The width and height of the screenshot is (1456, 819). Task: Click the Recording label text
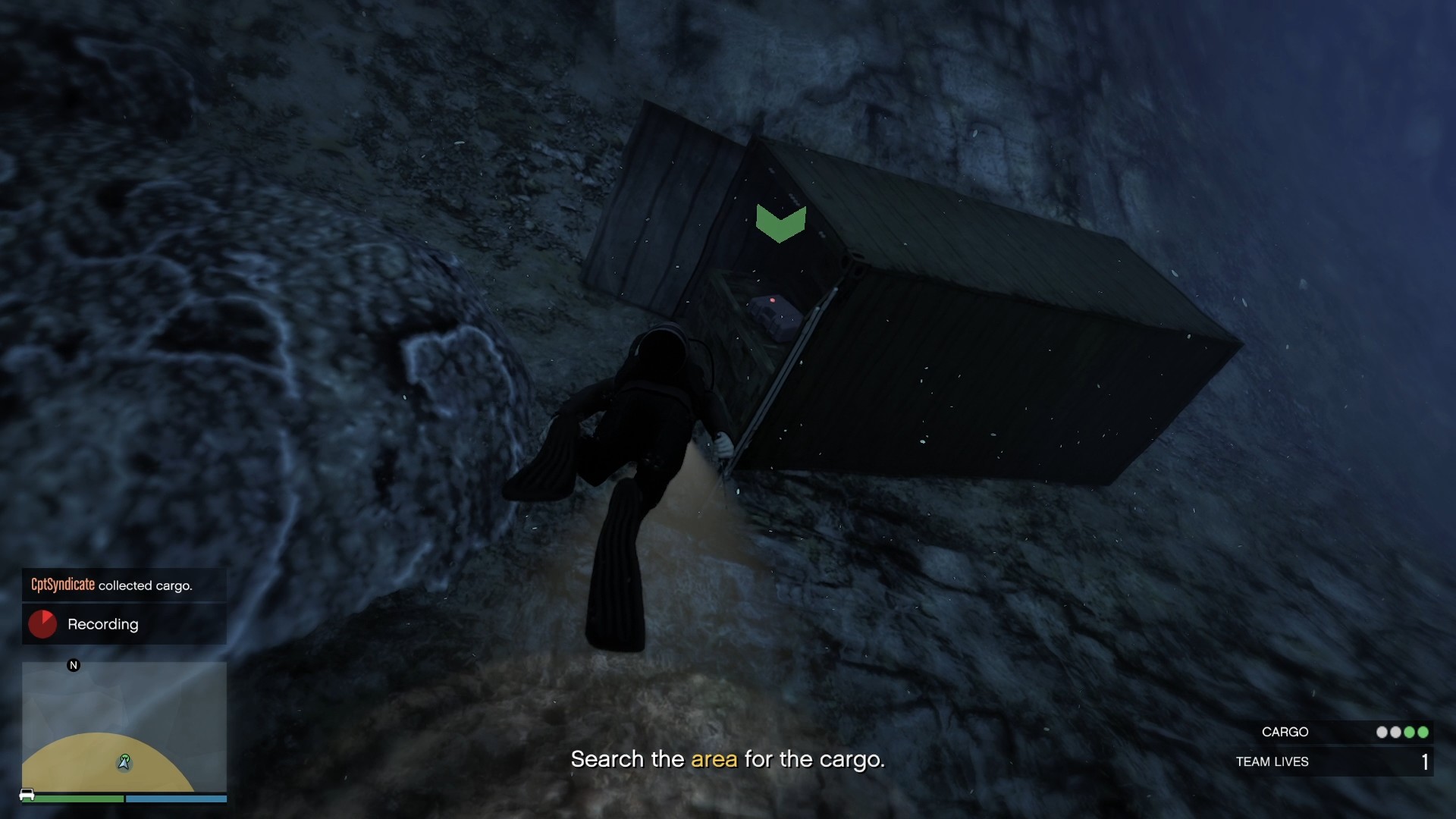pyautogui.click(x=103, y=624)
